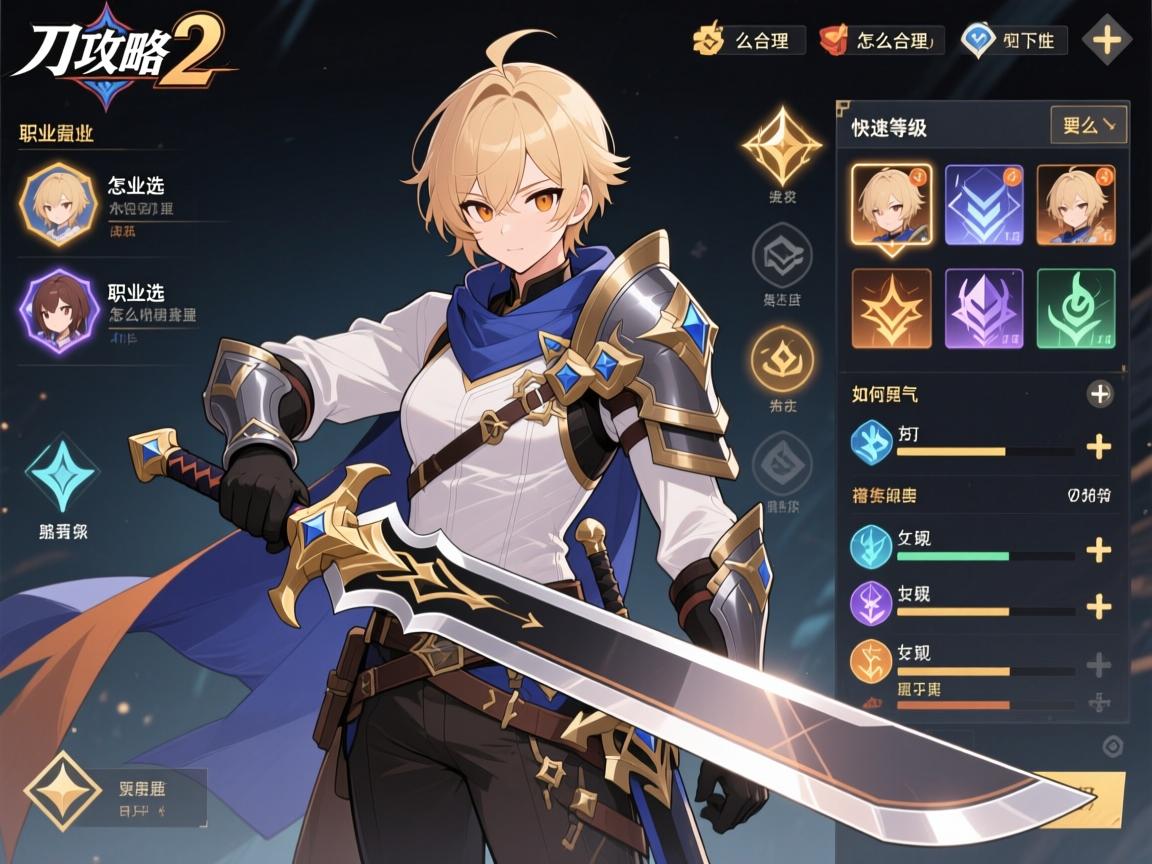Viewport: 1152px width, 864px height.
Task: Click the plus diamond button in the top bar
Action: [1107, 40]
